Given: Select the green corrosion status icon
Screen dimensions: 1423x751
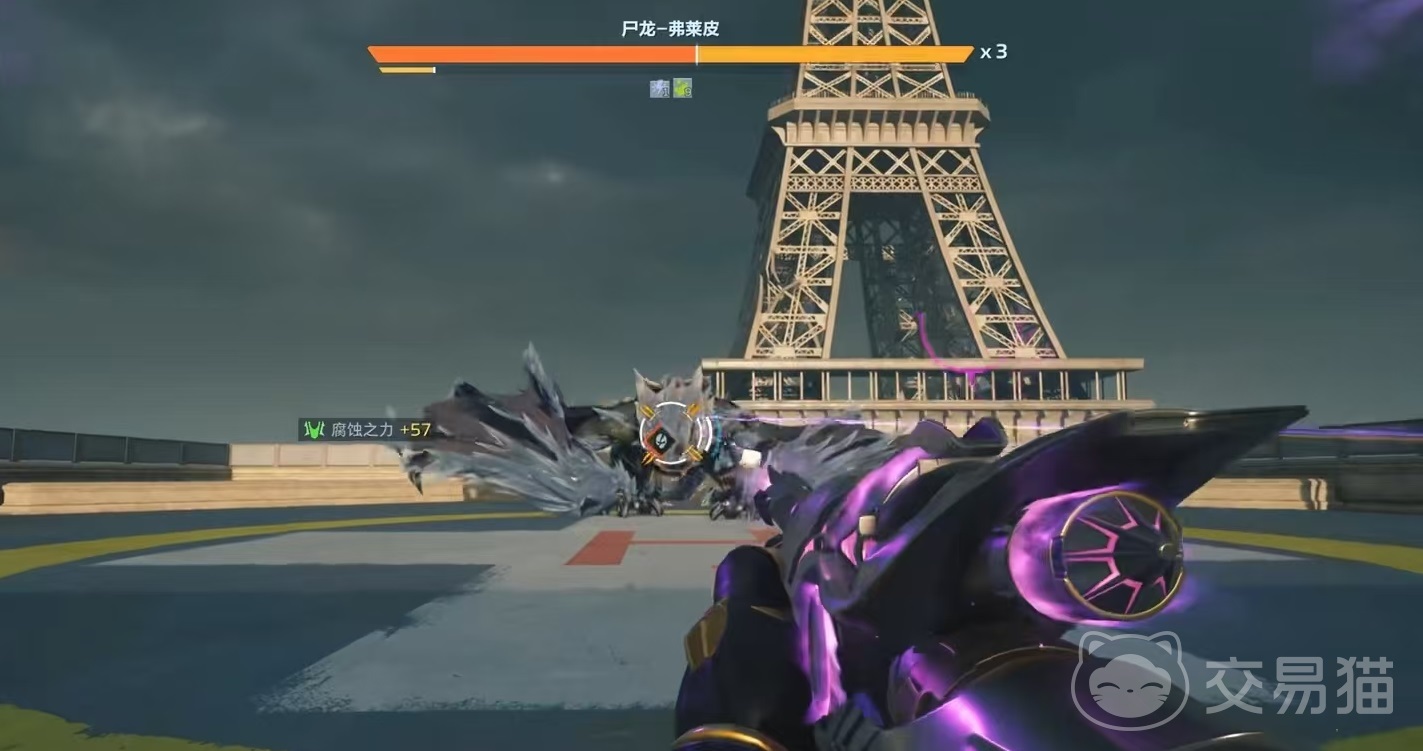Looking at the screenshot, I should 682,88.
